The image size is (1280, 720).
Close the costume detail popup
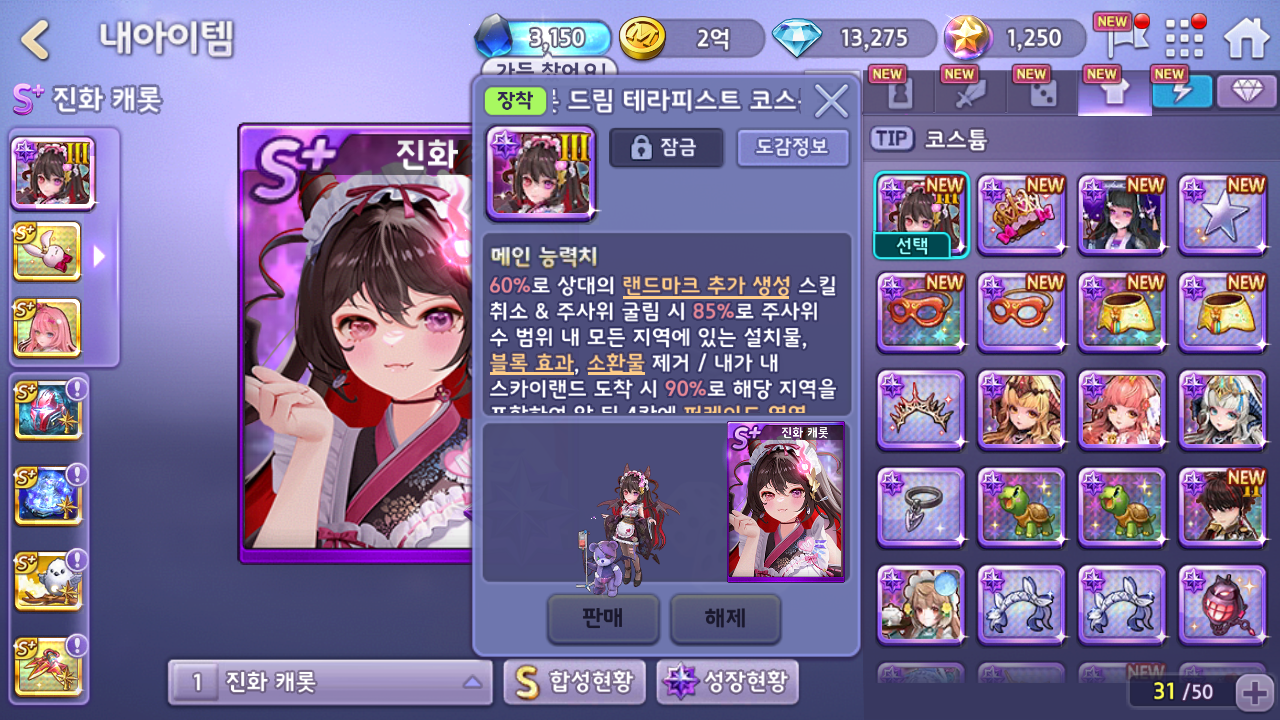831,100
